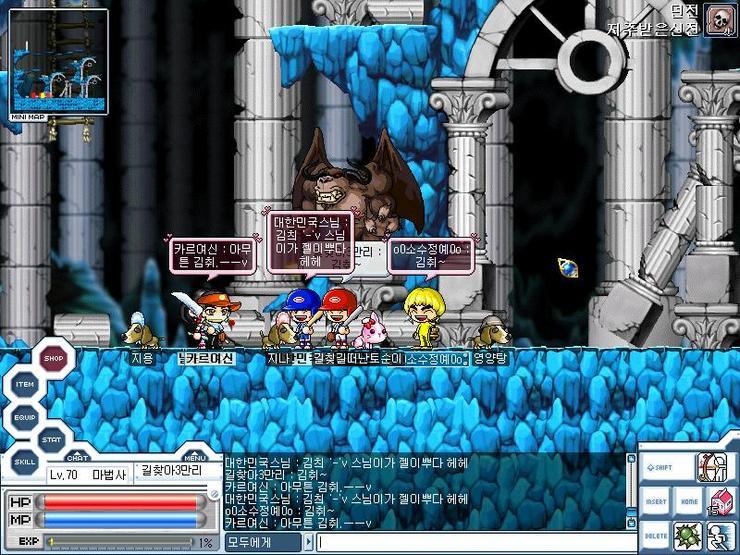Open the SKILL window button
The width and height of the screenshot is (740, 555).
25,463
